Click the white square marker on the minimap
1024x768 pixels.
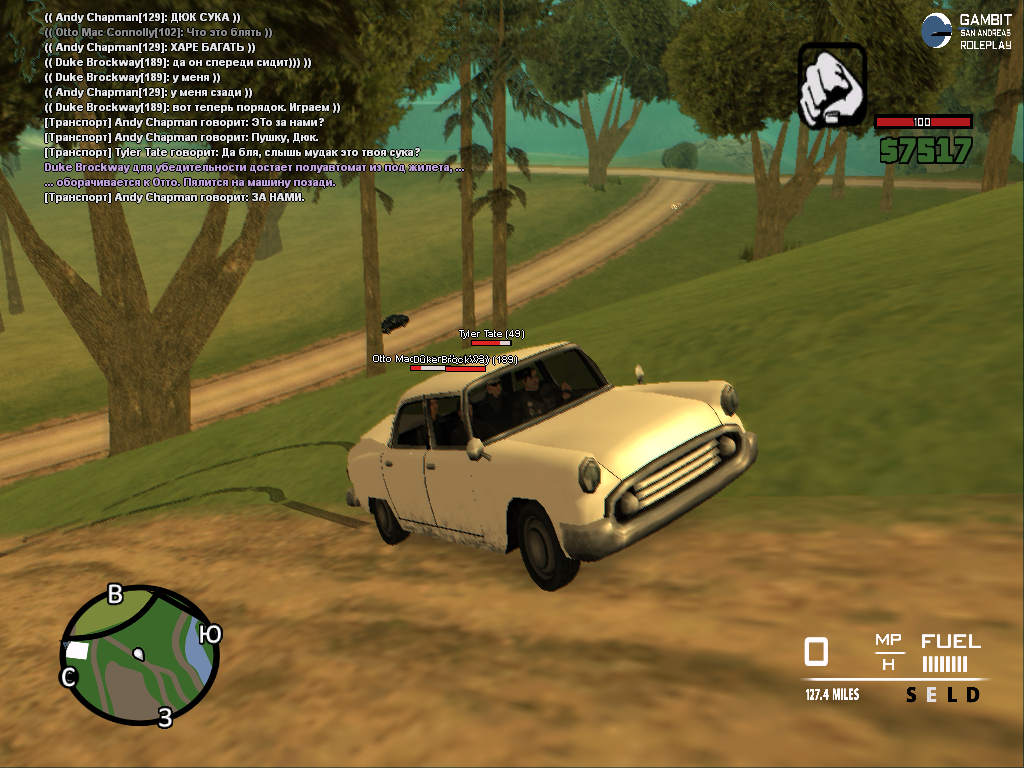coord(77,650)
